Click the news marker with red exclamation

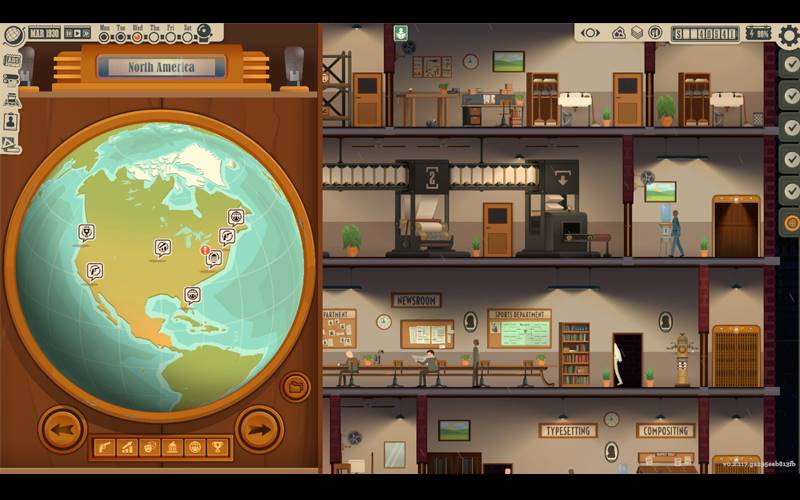[213, 257]
